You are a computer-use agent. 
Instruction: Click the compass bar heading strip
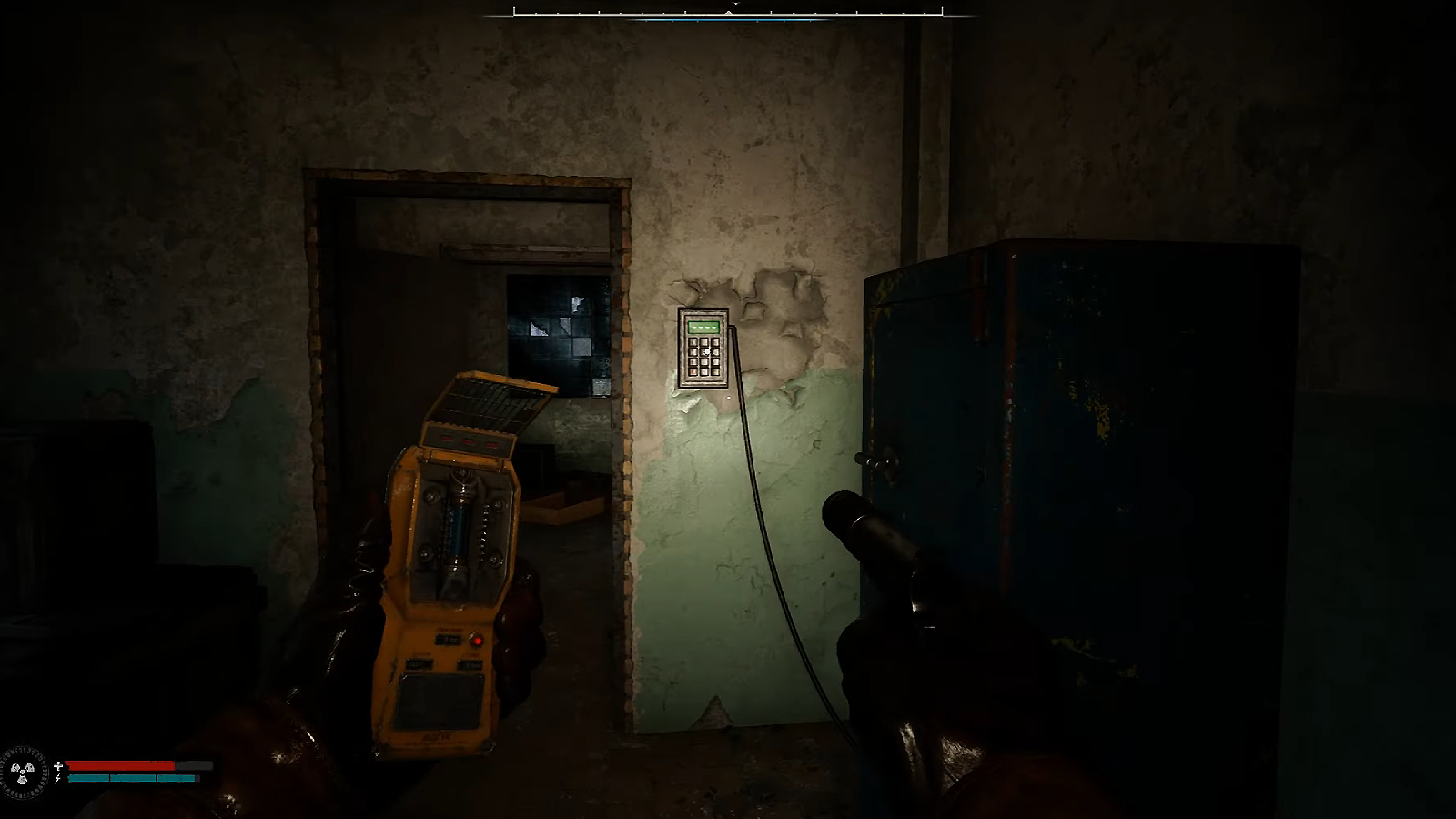[728, 12]
